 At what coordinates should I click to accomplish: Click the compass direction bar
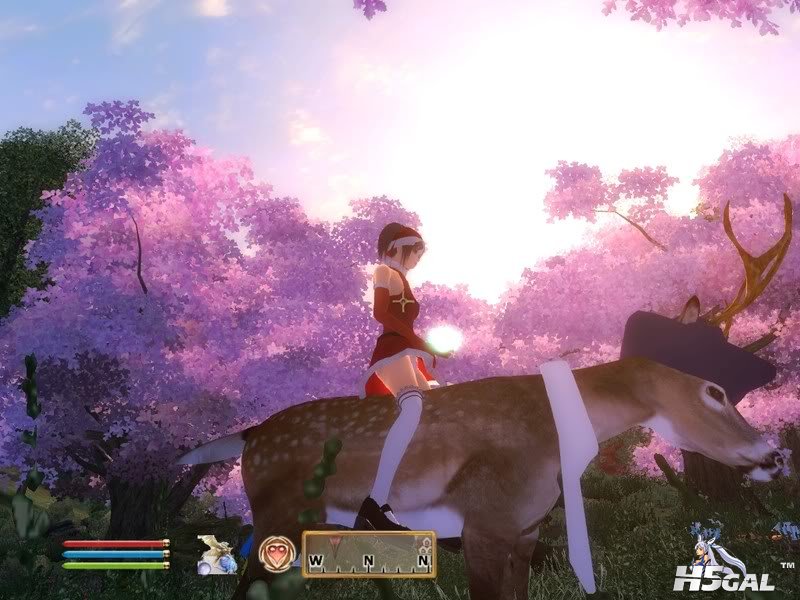click(x=368, y=555)
